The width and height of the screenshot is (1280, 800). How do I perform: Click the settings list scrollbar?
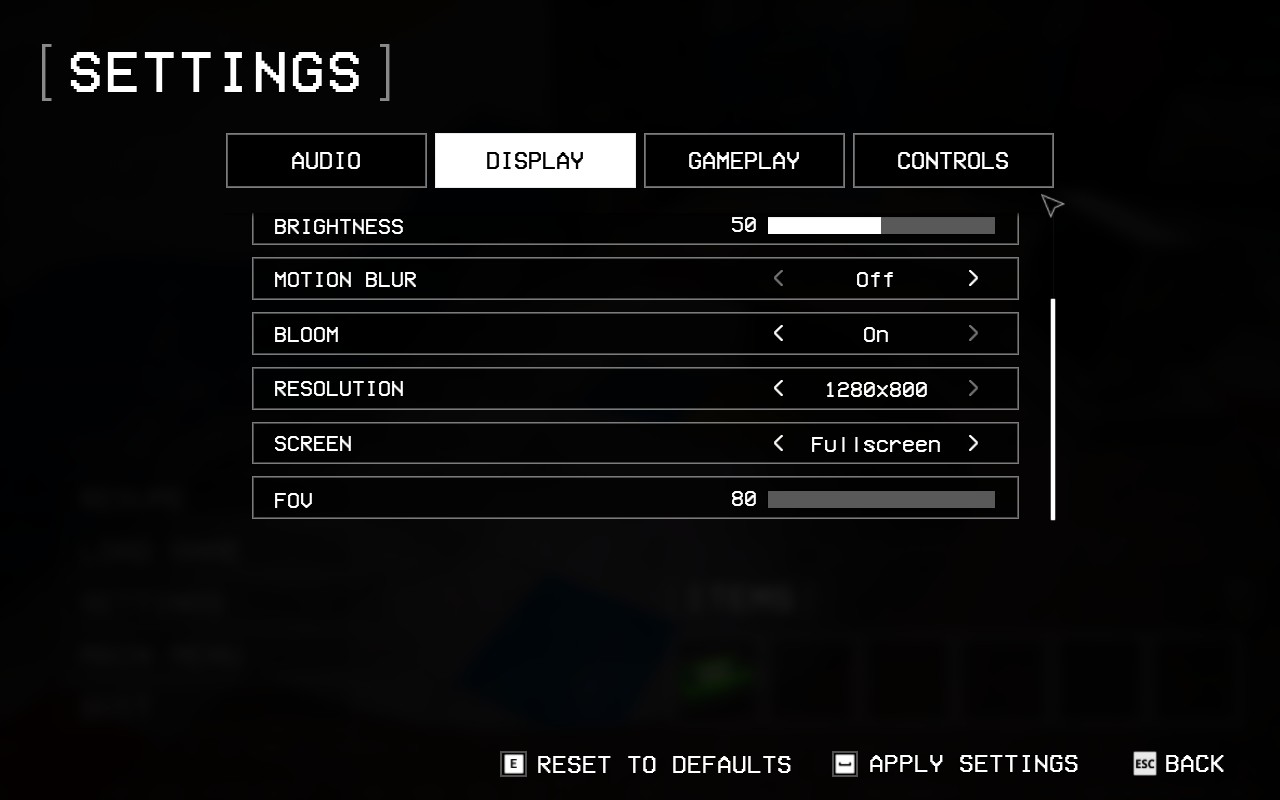(1053, 409)
